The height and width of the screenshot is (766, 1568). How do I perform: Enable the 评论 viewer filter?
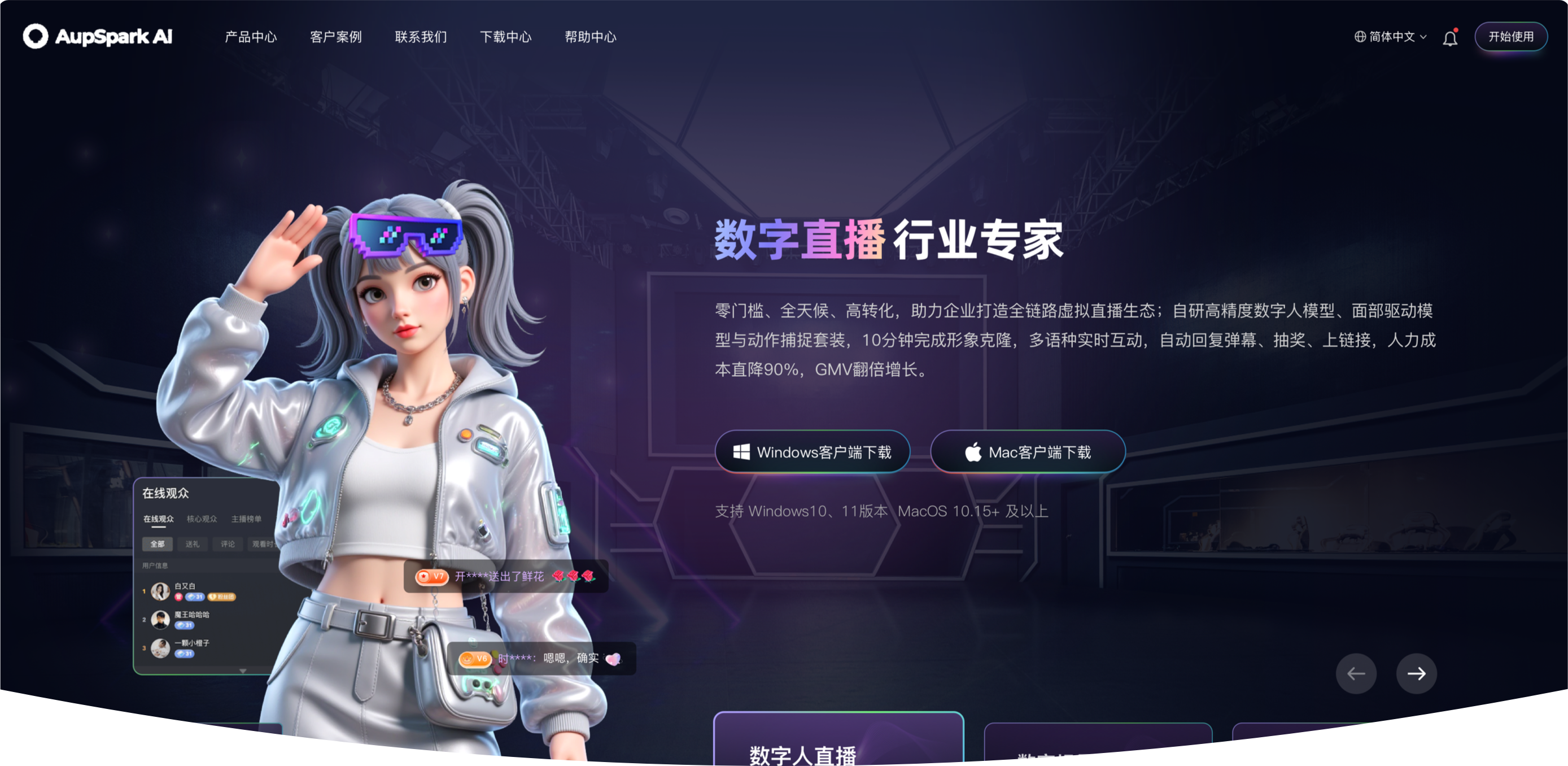(228, 545)
